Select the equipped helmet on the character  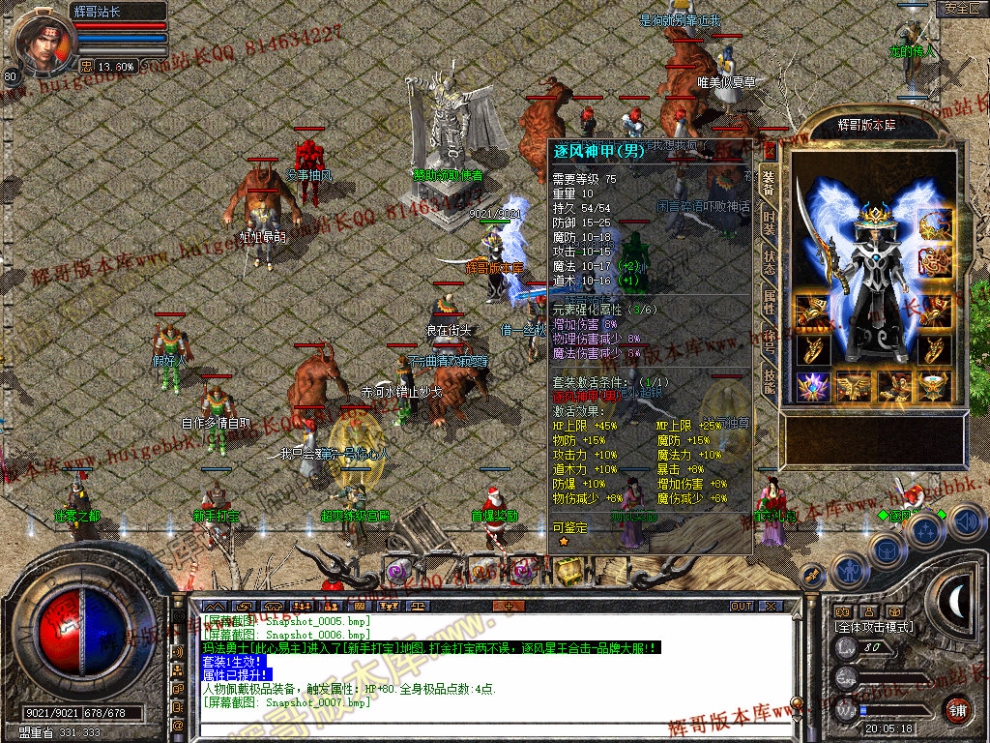(876, 214)
